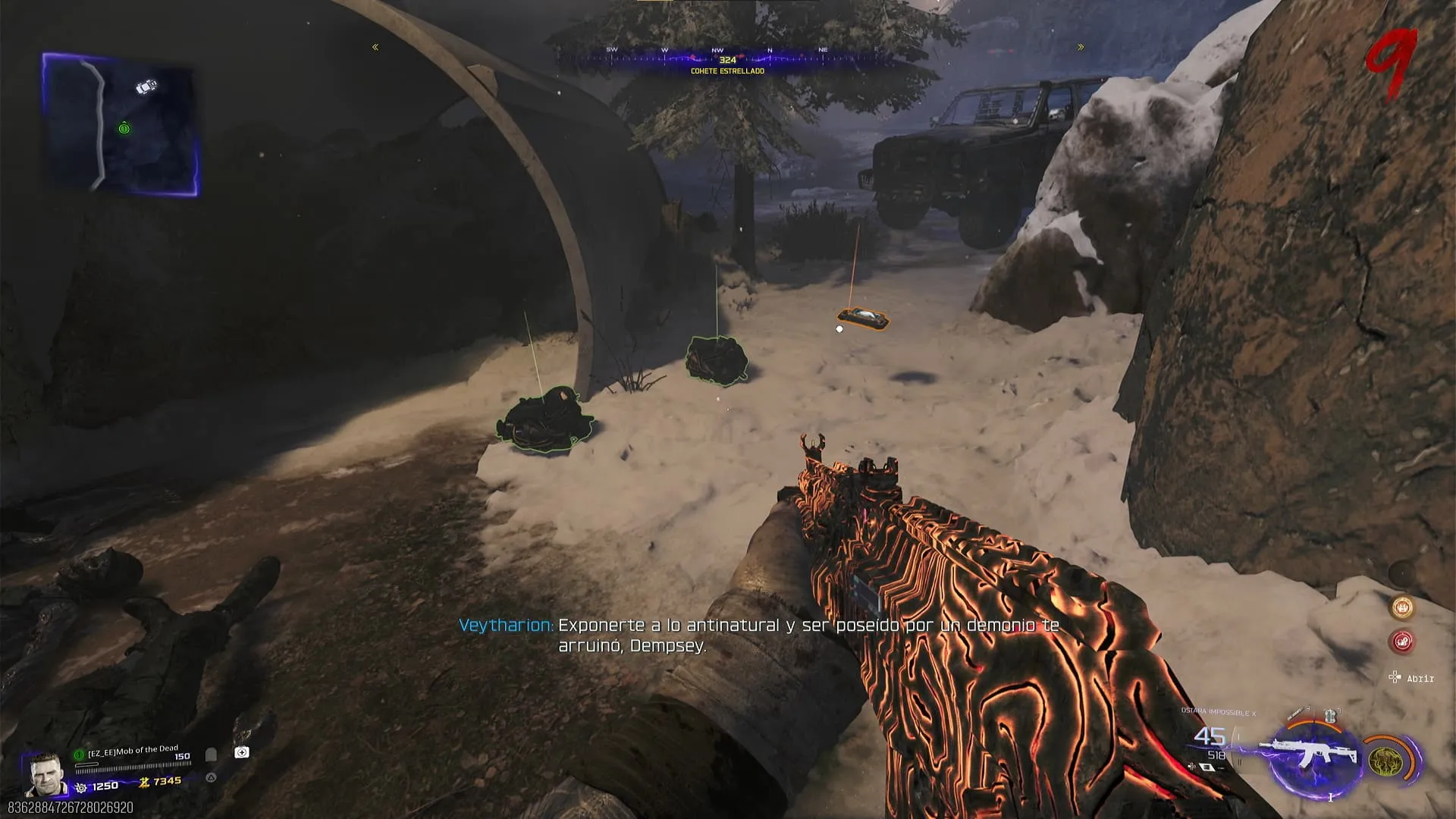
Task: Click the compass bar heading 324
Action: (x=727, y=59)
